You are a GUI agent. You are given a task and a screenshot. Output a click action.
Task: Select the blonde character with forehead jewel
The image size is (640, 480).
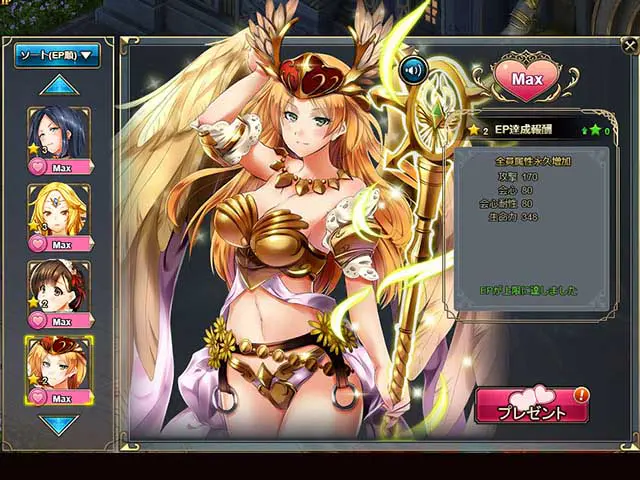pos(59,209)
